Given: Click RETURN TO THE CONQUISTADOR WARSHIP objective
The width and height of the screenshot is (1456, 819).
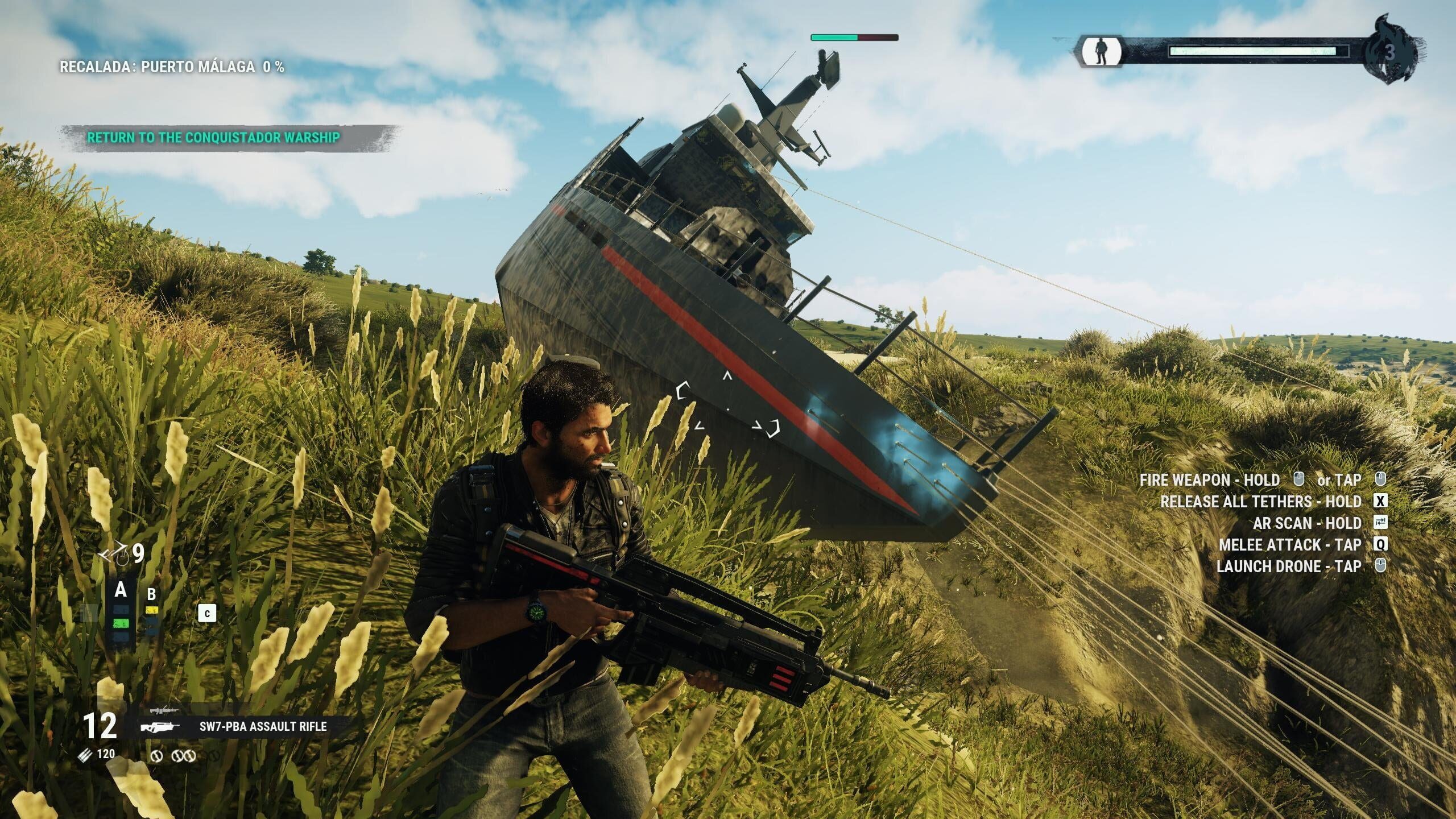Looking at the screenshot, I should 213,138.
